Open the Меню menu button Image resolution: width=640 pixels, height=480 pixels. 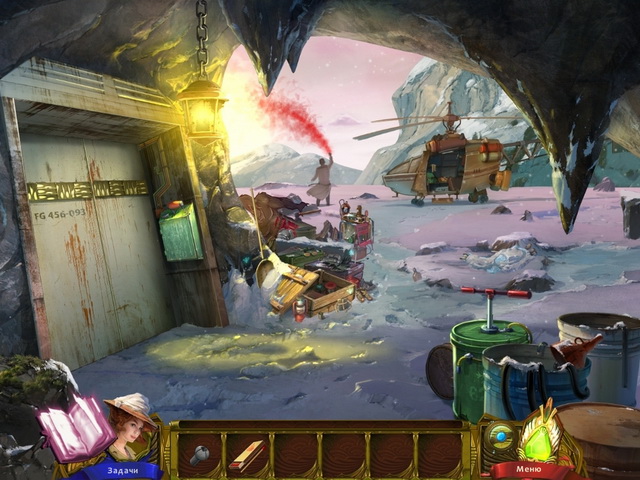(x=532, y=469)
